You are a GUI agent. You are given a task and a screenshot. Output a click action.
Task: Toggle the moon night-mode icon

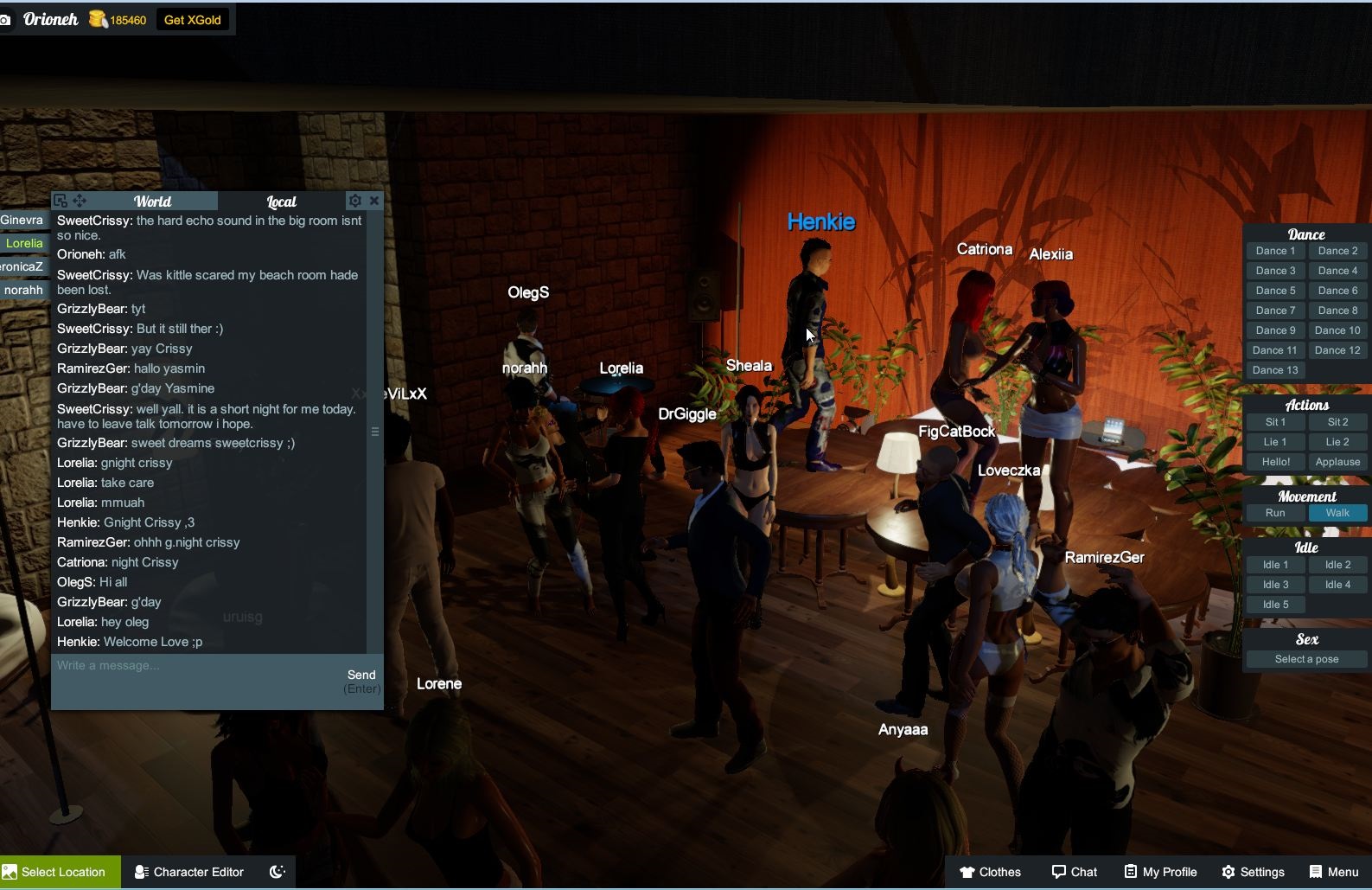pos(278,872)
